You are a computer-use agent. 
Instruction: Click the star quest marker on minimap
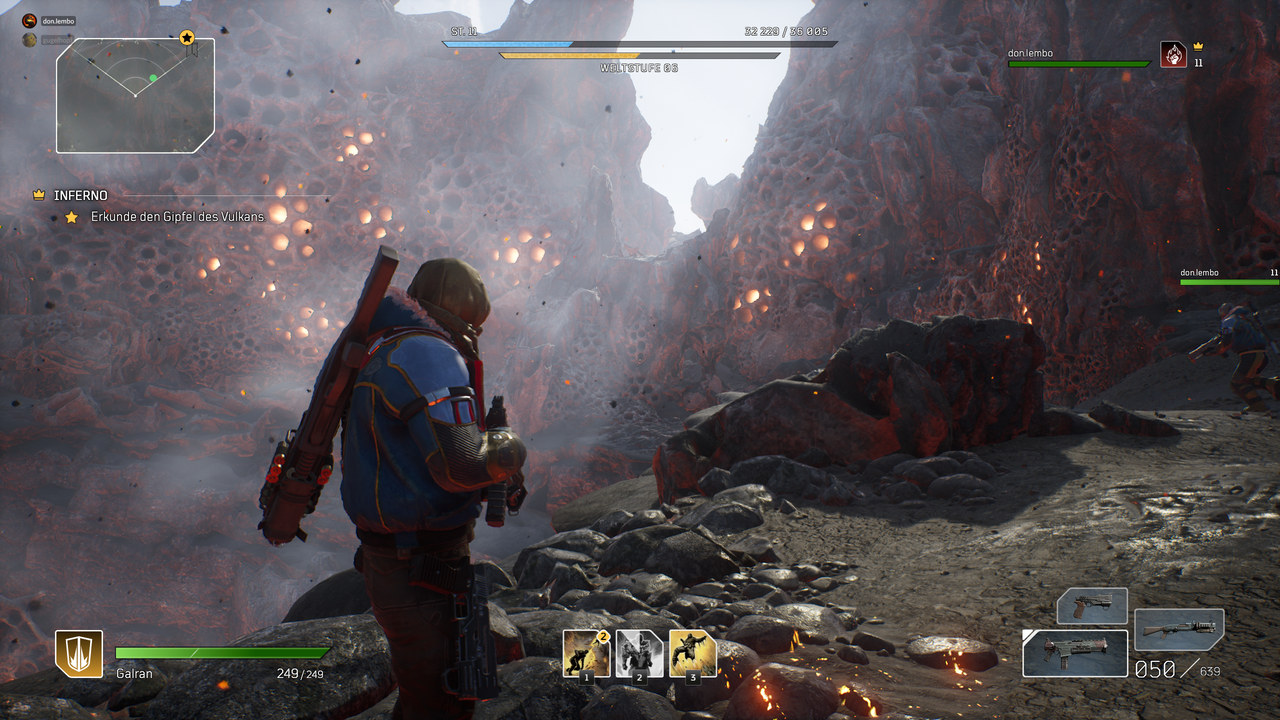[187, 38]
